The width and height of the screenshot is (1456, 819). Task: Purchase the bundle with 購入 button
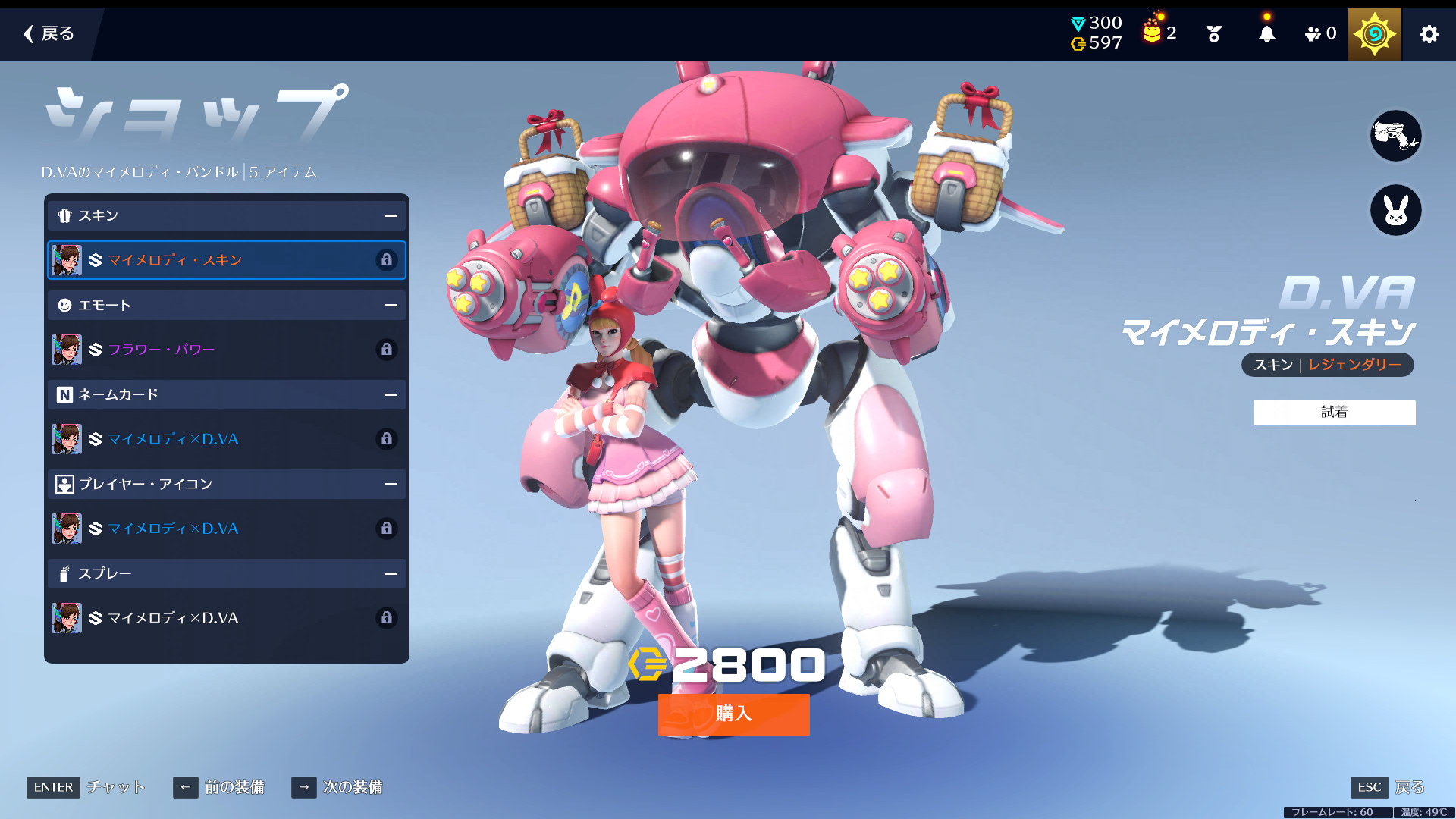click(x=733, y=714)
